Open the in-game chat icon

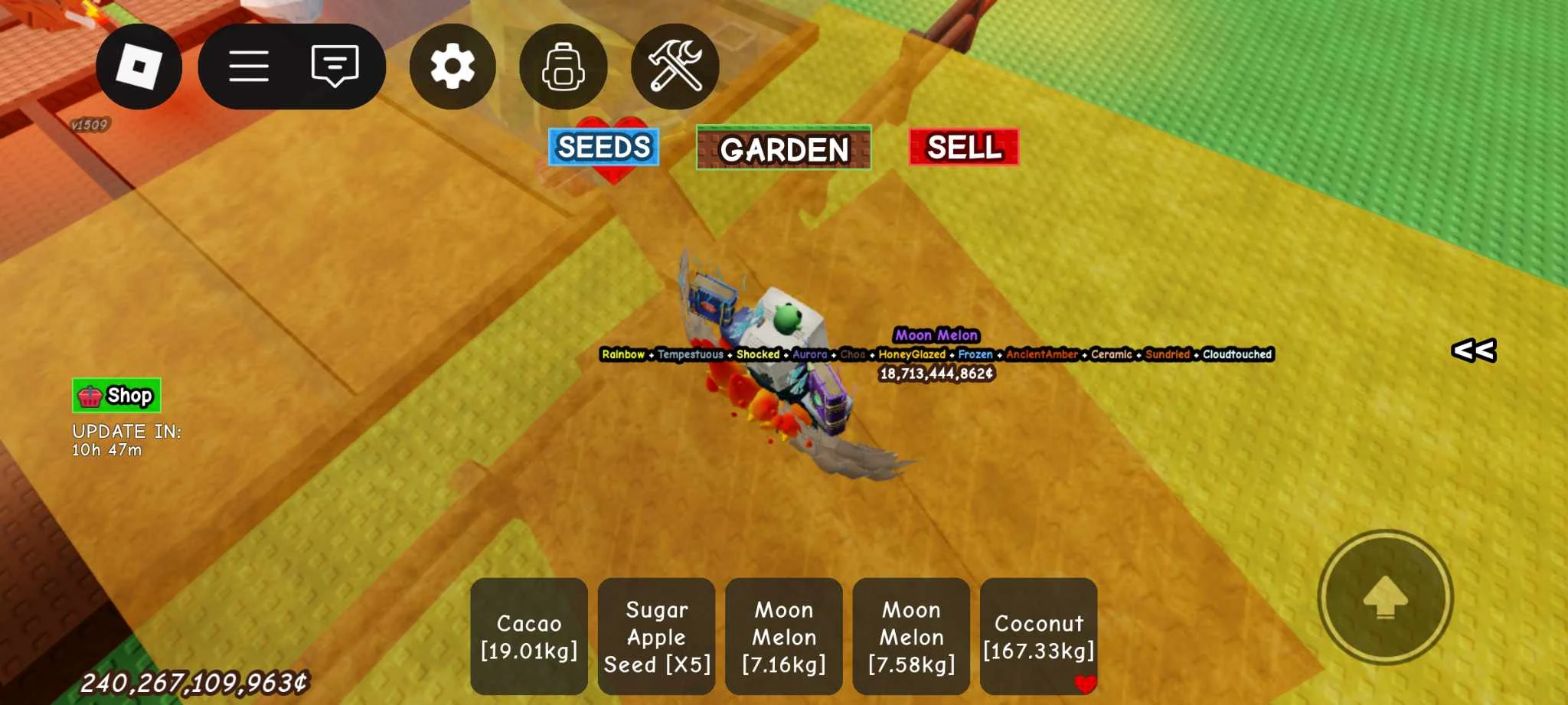[333, 66]
